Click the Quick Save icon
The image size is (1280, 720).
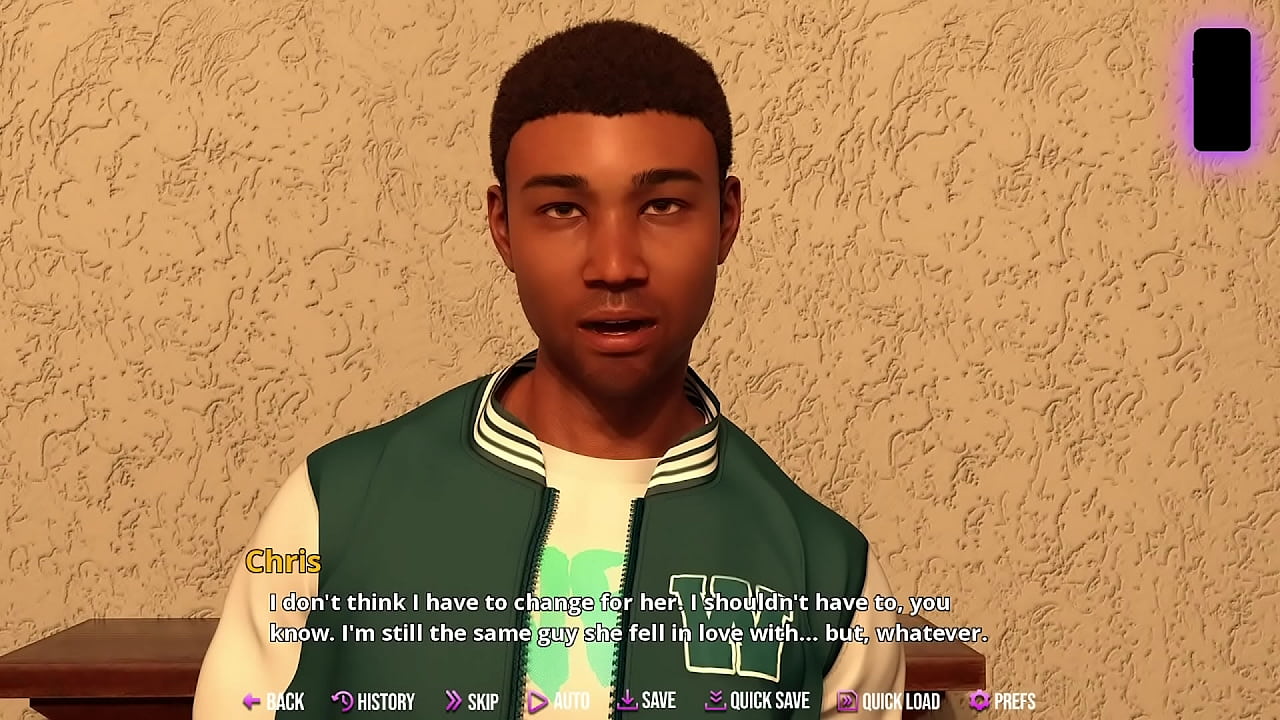[x=714, y=701]
